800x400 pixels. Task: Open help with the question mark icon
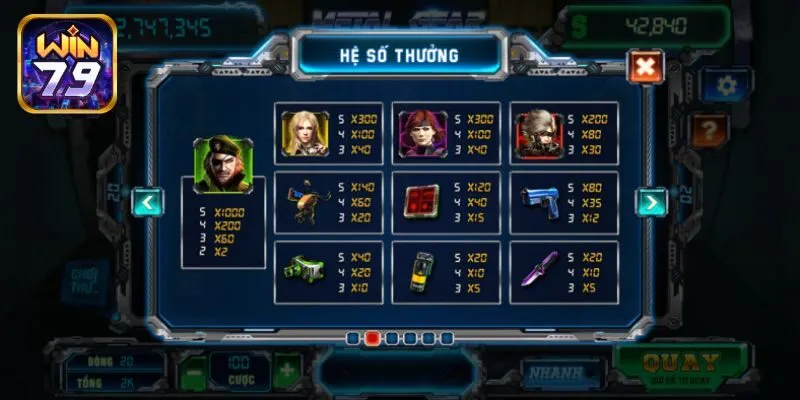(x=711, y=128)
